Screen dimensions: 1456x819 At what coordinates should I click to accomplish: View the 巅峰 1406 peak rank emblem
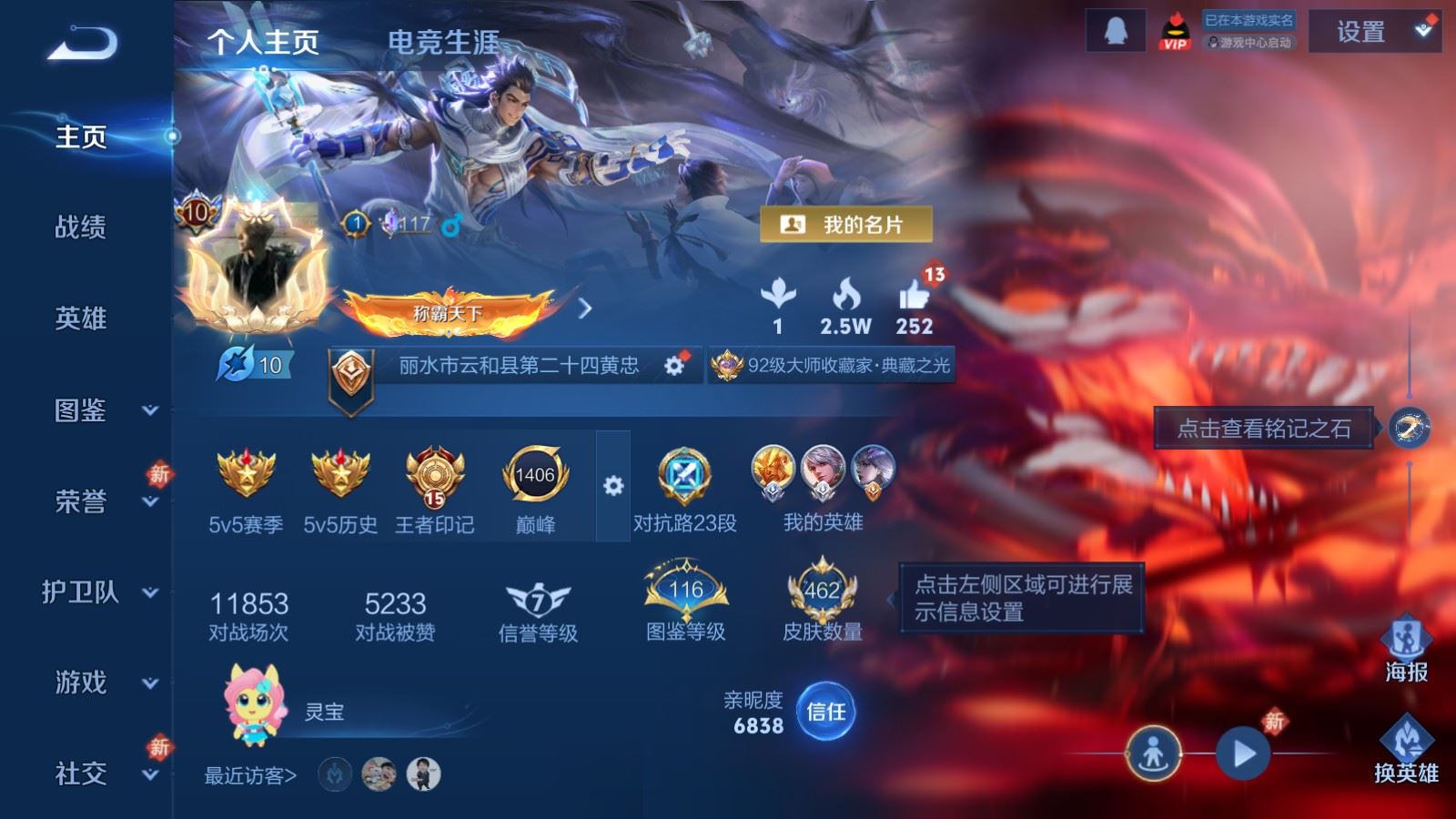[537, 476]
